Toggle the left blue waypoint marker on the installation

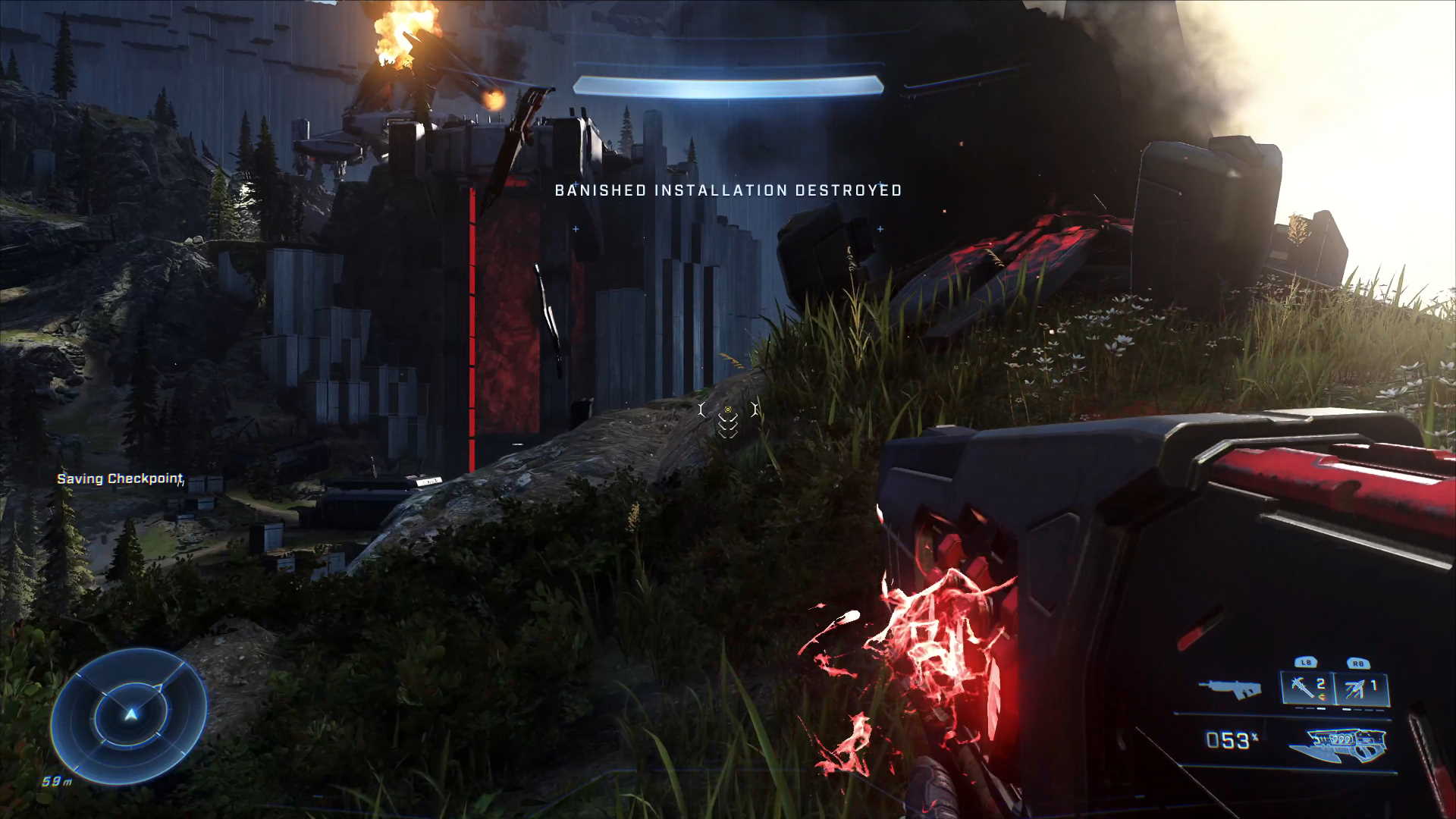point(575,227)
